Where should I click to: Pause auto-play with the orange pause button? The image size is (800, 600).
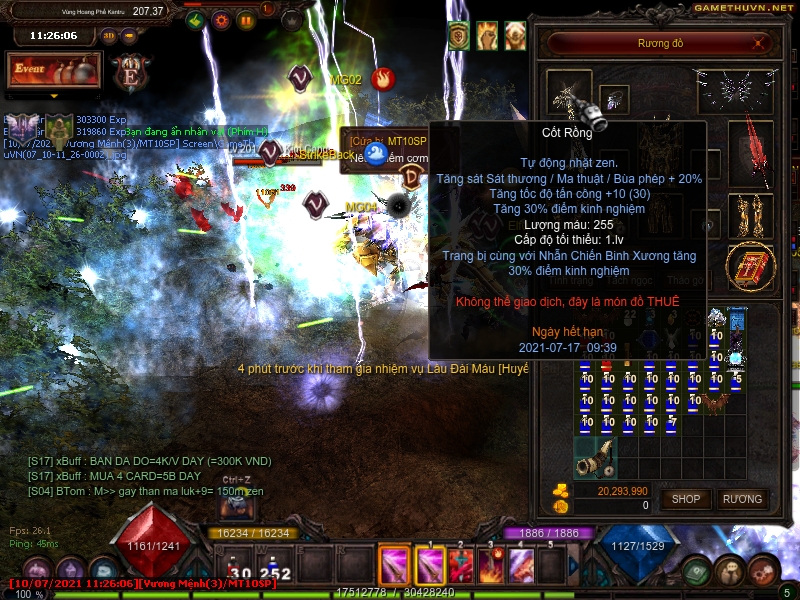click(245, 20)
